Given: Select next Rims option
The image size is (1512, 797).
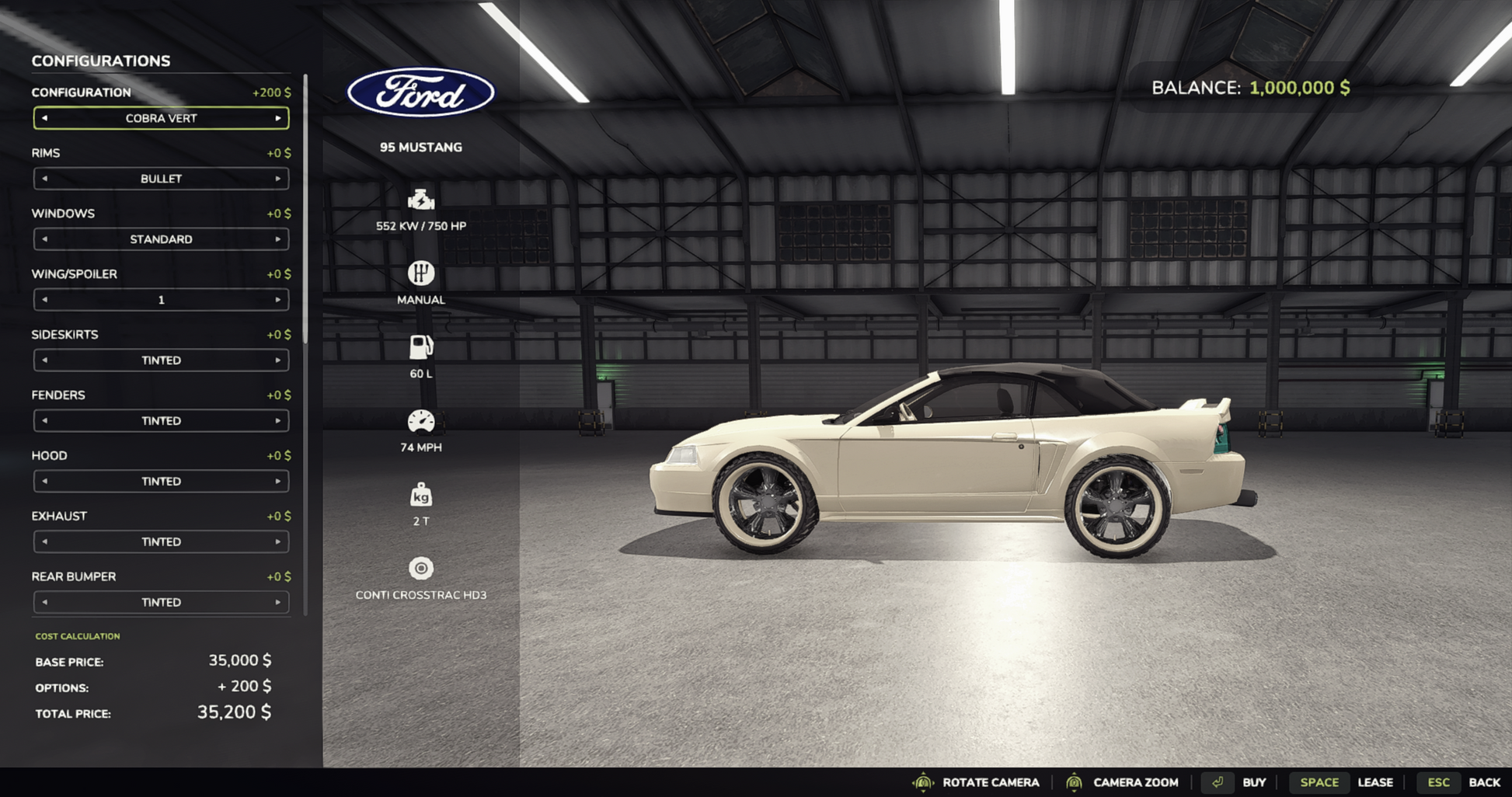Looking at the screenshot, I should click(x=277, y=179).
